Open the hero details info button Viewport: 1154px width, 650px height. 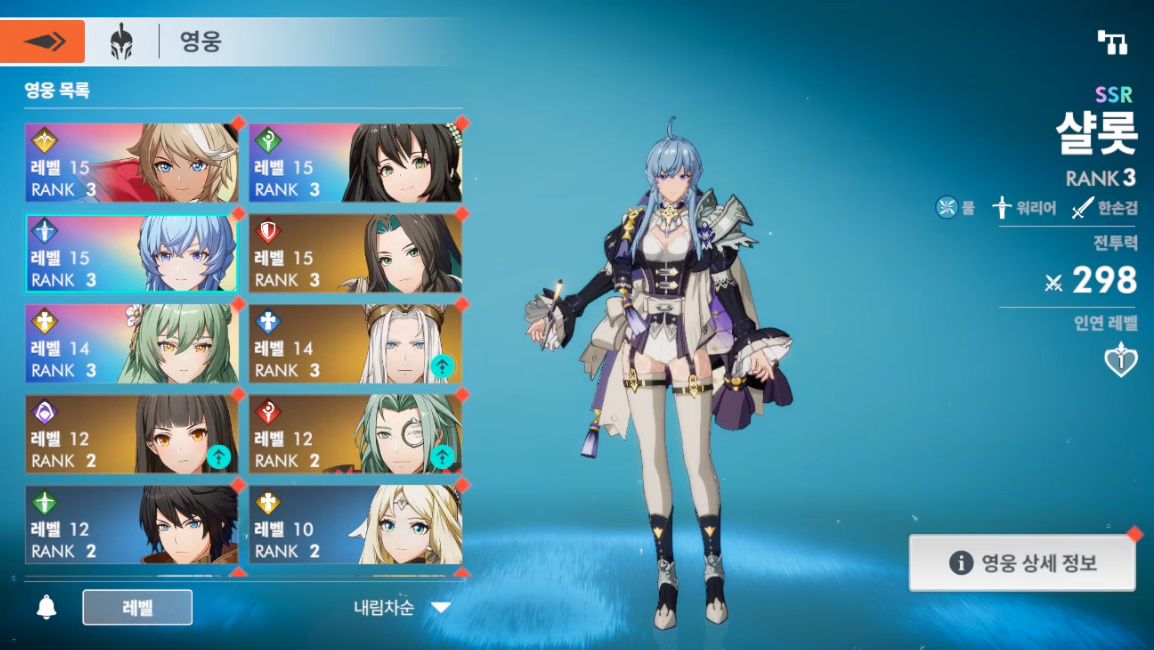(1022, 563)
